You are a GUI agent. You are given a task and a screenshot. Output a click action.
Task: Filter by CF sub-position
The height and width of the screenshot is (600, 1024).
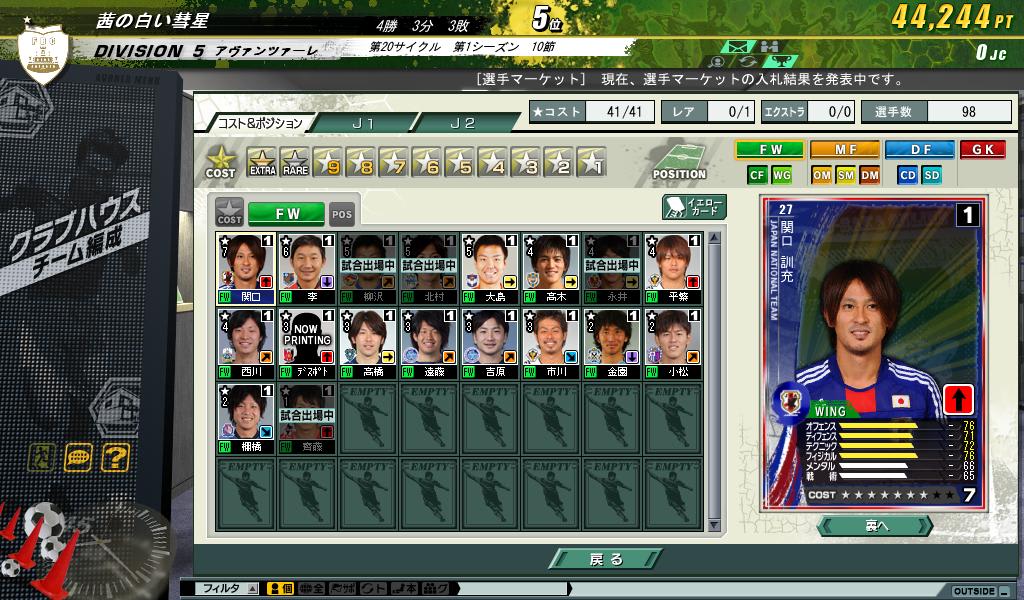coord(757,175)
